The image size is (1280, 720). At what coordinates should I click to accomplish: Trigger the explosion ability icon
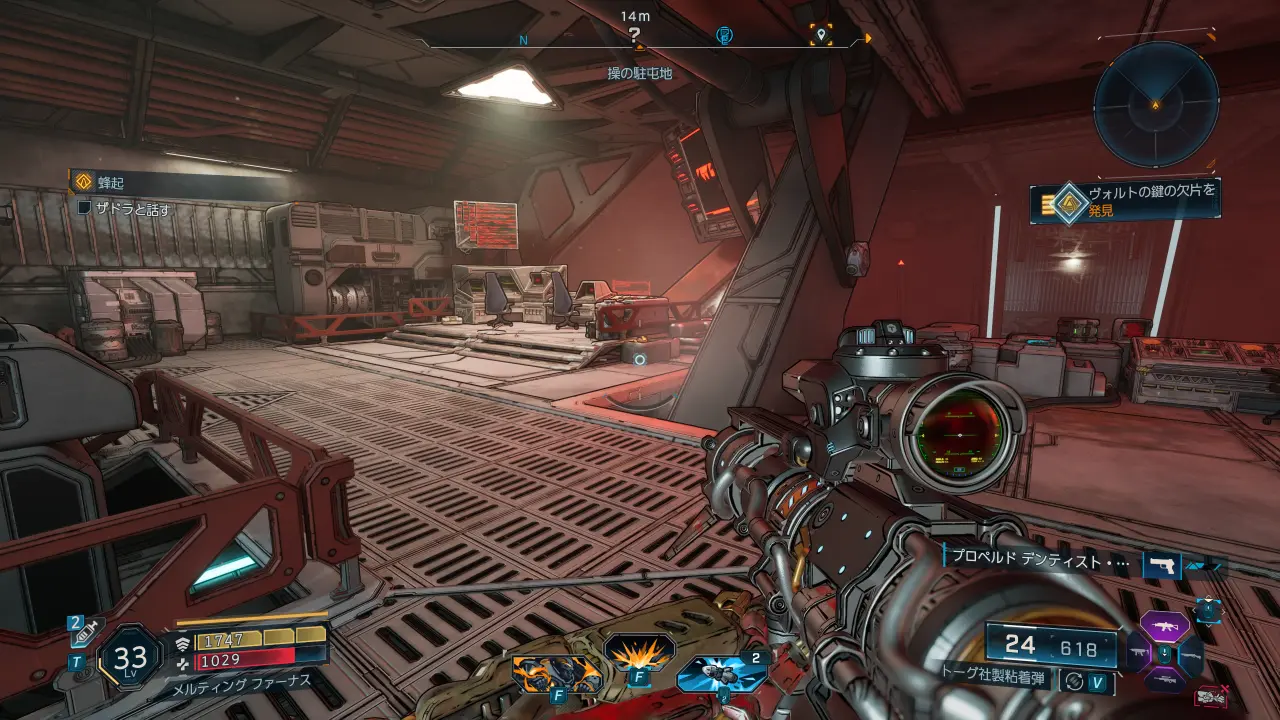pos(638,655)
